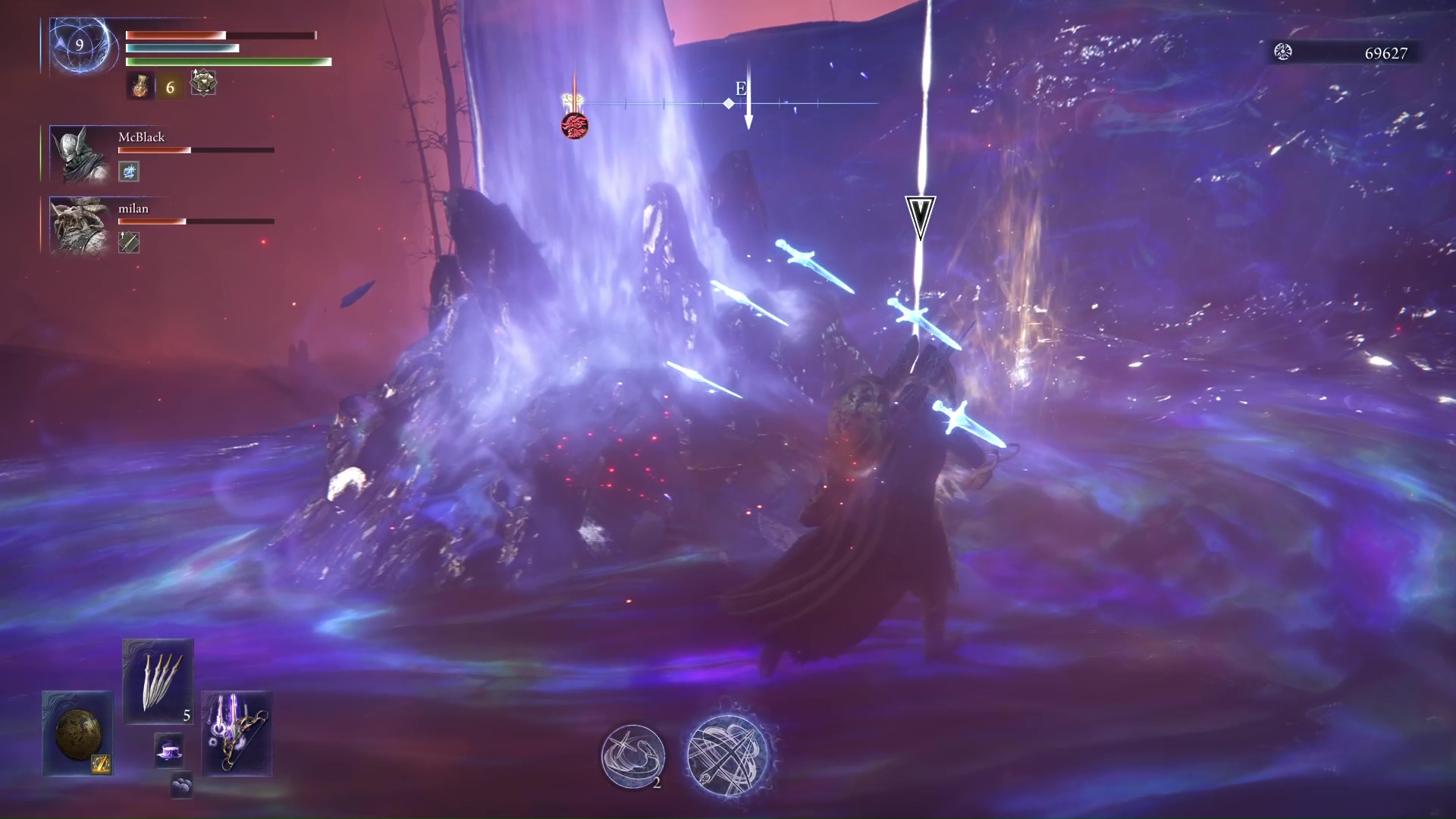The height and width of the screenshot is (819, 1456).
Task: Toggle the small art skill icon showing 2
Action: click(x=633, y=756)
